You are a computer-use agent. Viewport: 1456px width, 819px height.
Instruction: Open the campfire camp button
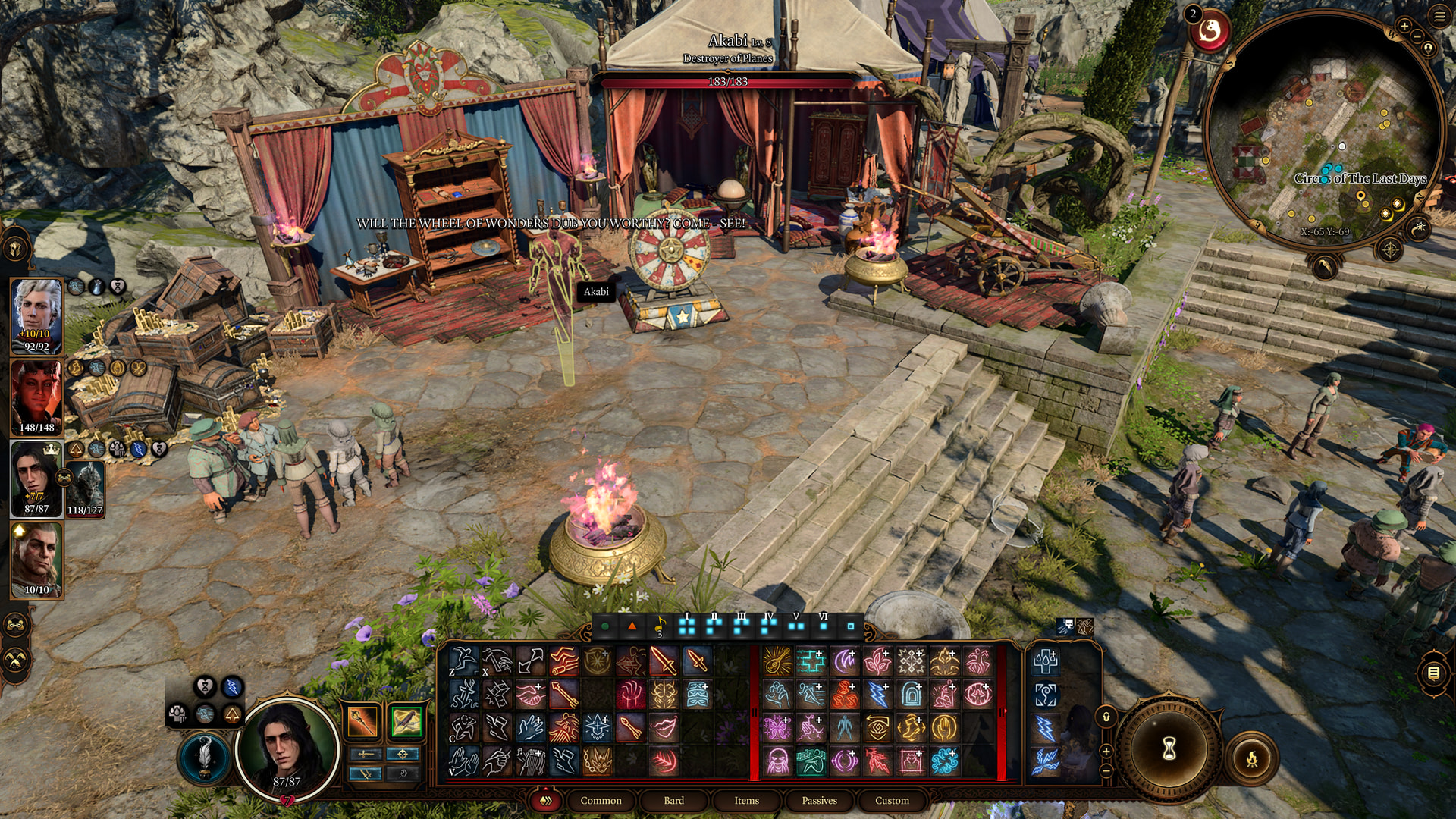coord(1251,758)
